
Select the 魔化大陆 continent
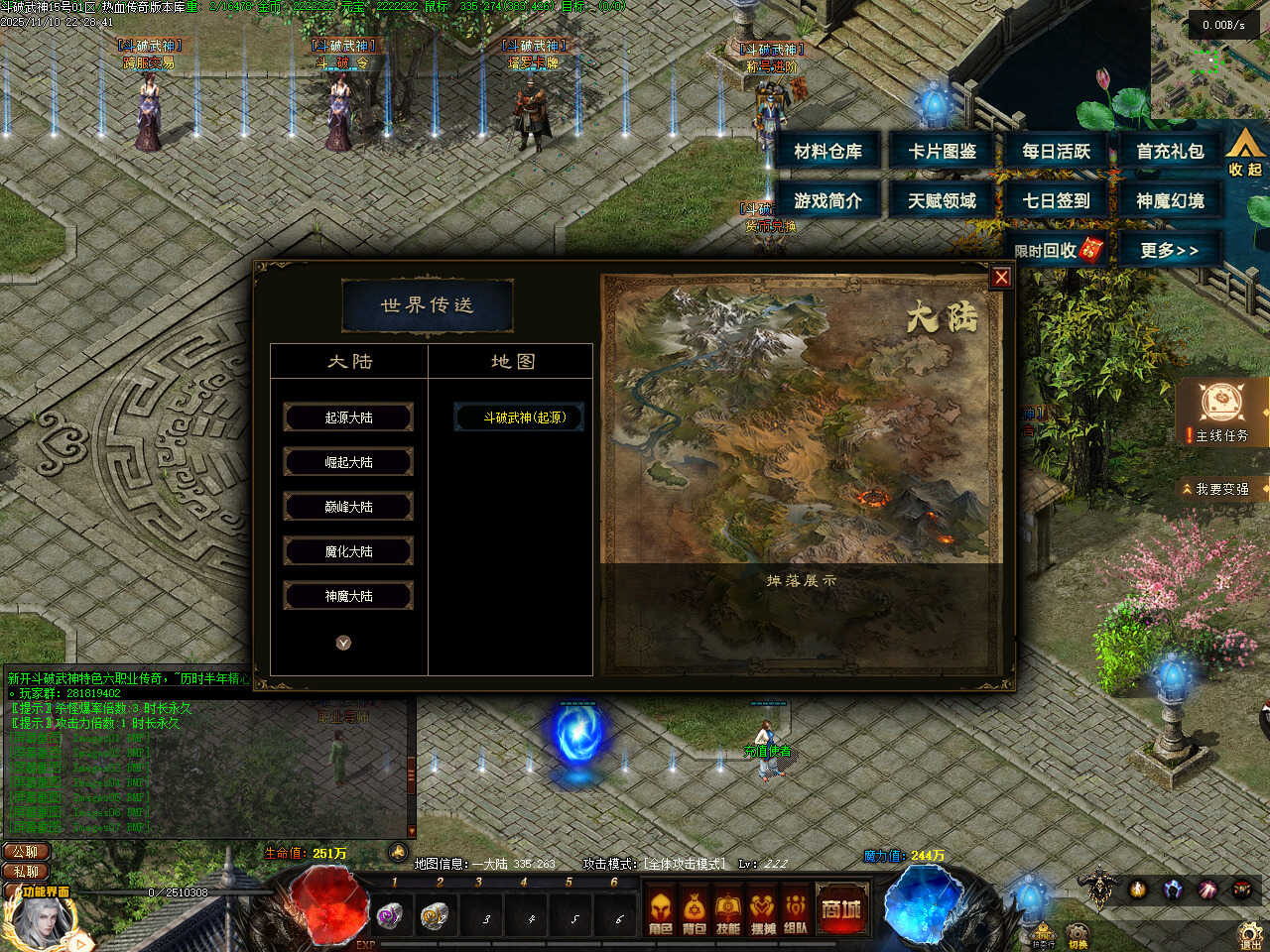[x=348, y=551]
